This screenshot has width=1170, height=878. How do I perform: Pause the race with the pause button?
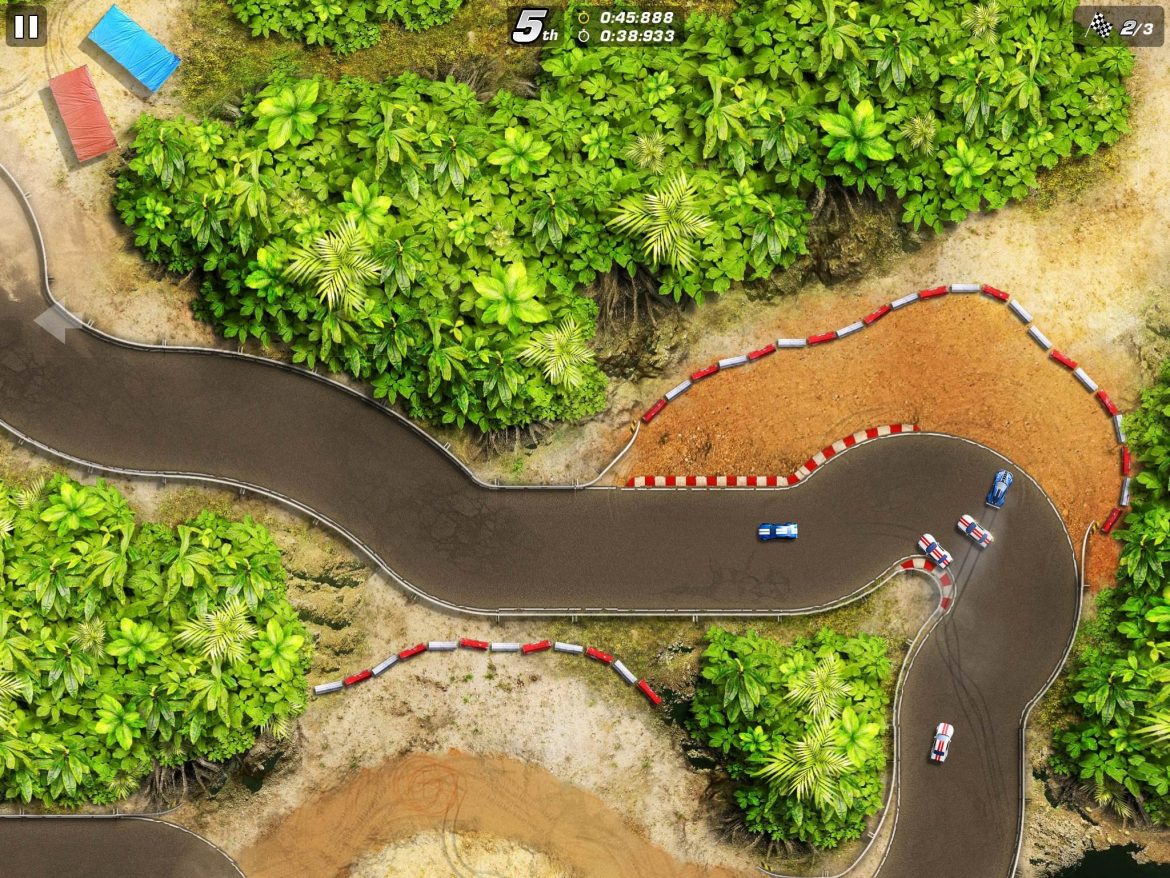click(26, 26)
